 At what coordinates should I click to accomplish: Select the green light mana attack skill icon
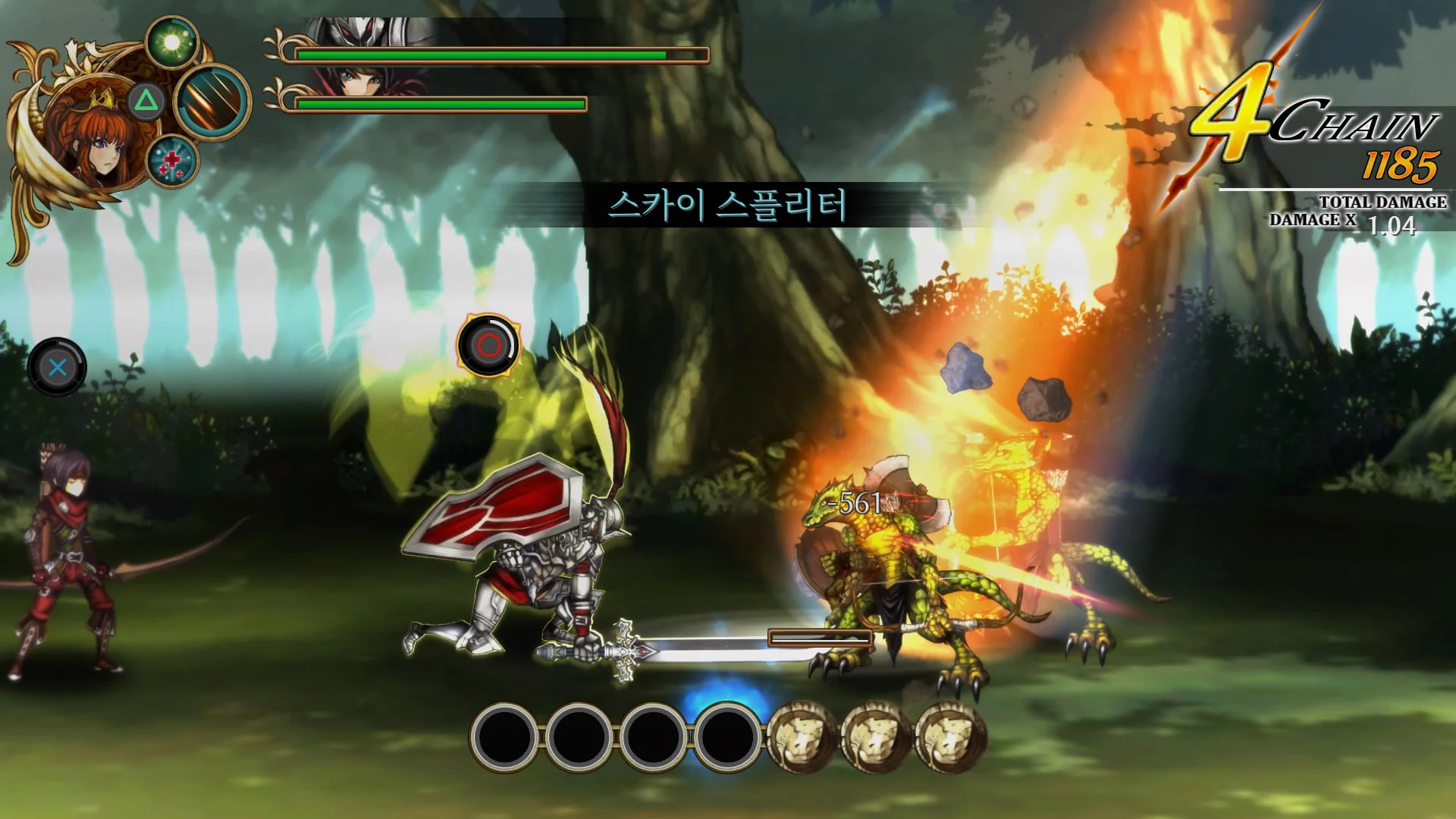click(x=173, y=42)
